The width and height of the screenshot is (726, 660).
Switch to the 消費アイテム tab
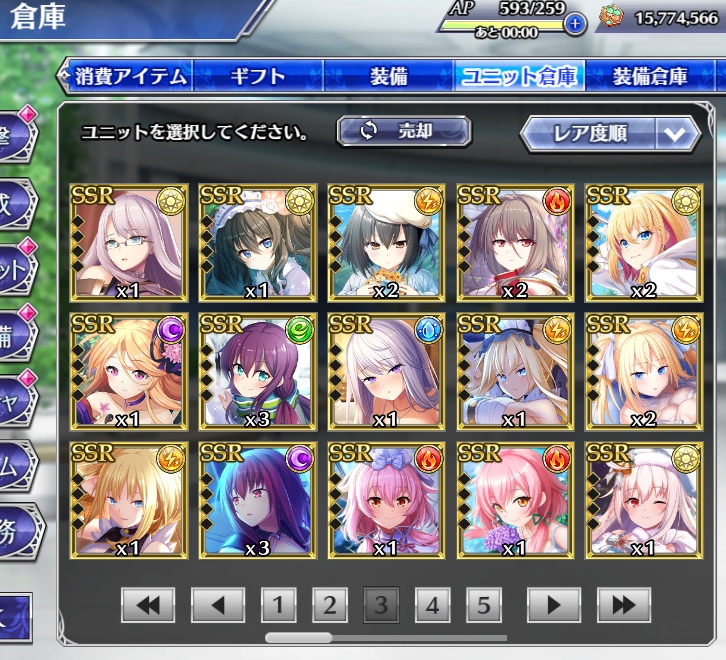click(130, 76)
